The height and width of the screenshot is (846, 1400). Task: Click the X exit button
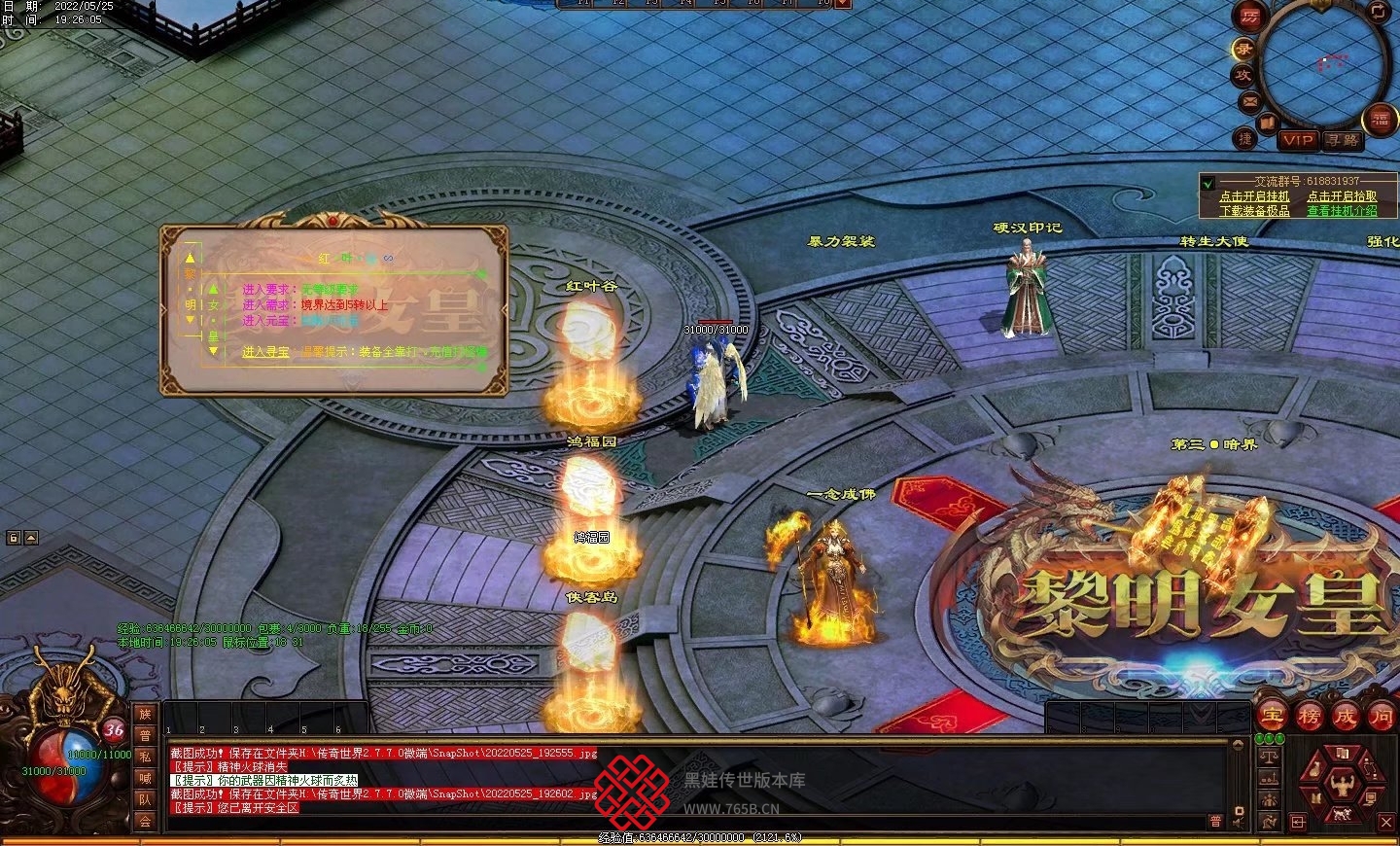tap(1386, 823)
